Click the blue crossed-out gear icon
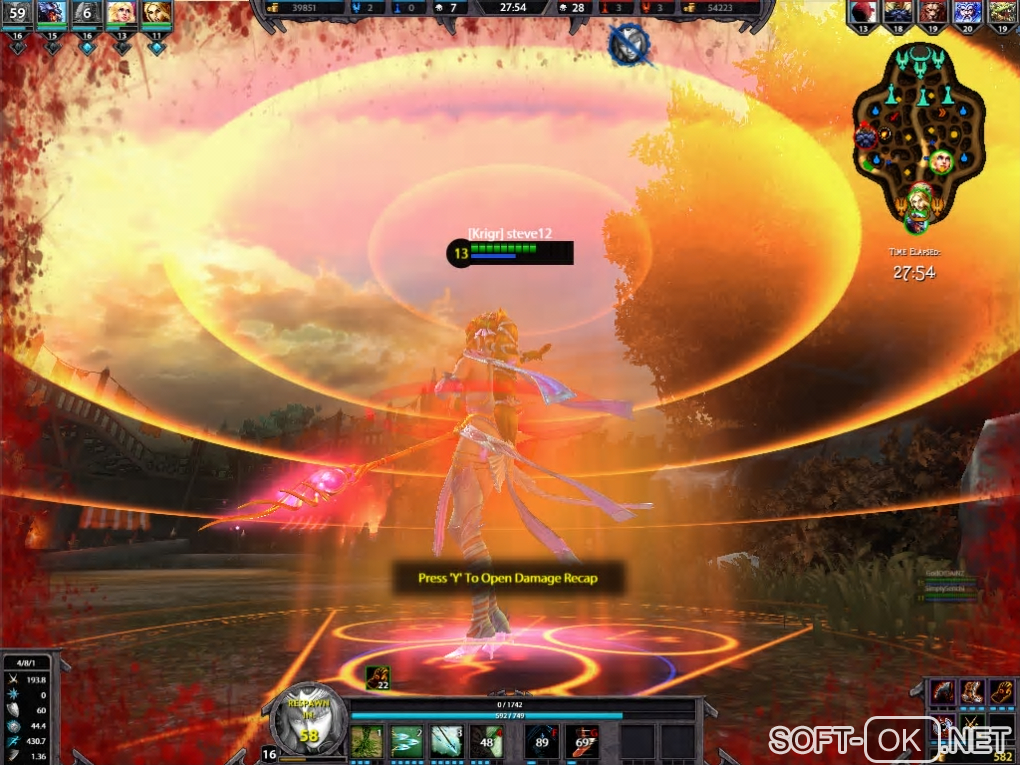Screen dimensions: 1020x765 pos(630,44)
